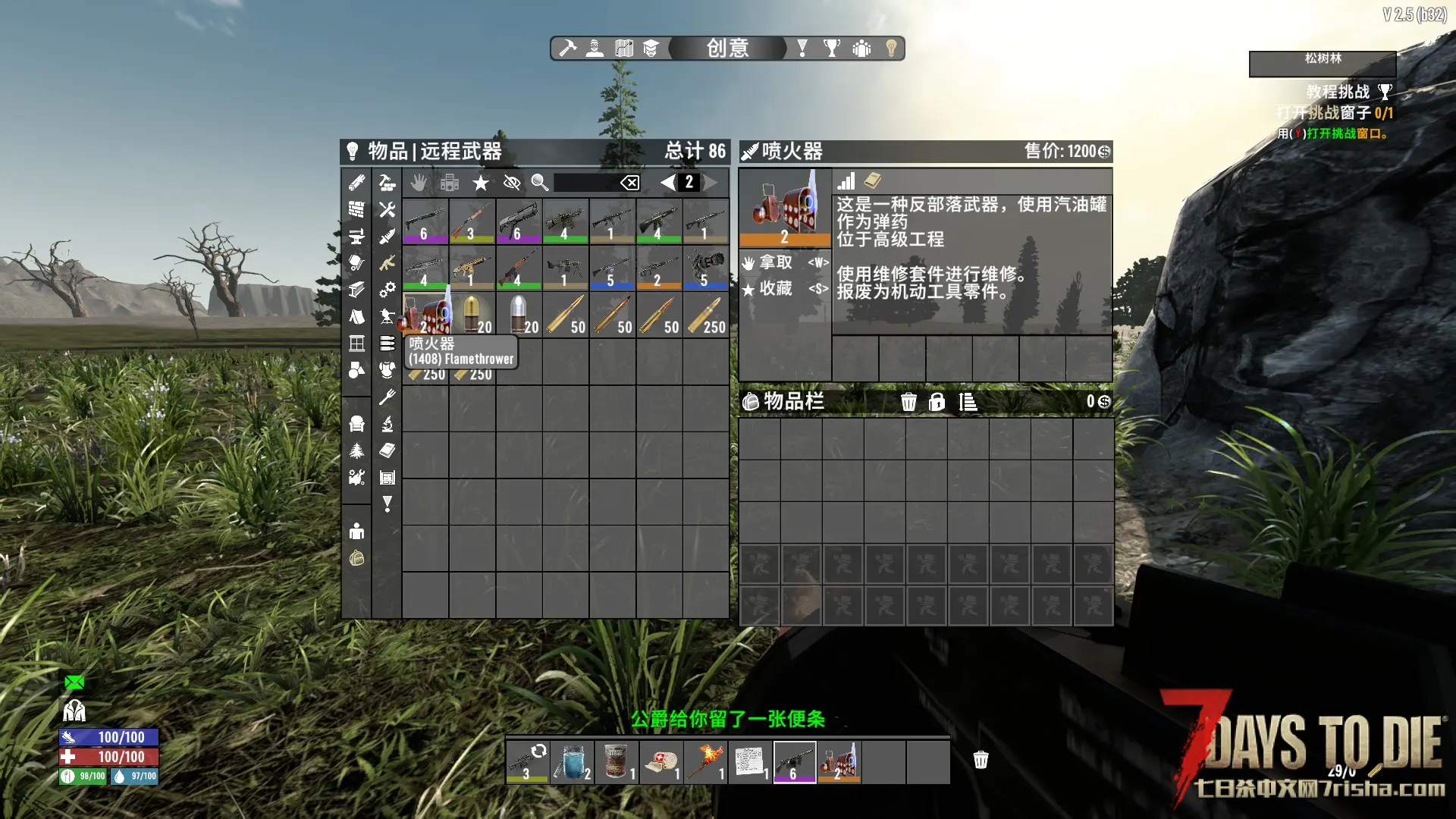Screen dimensions: 1456x819
Task: Toggle the star favorites filter
Action: [x=481, y=183]
